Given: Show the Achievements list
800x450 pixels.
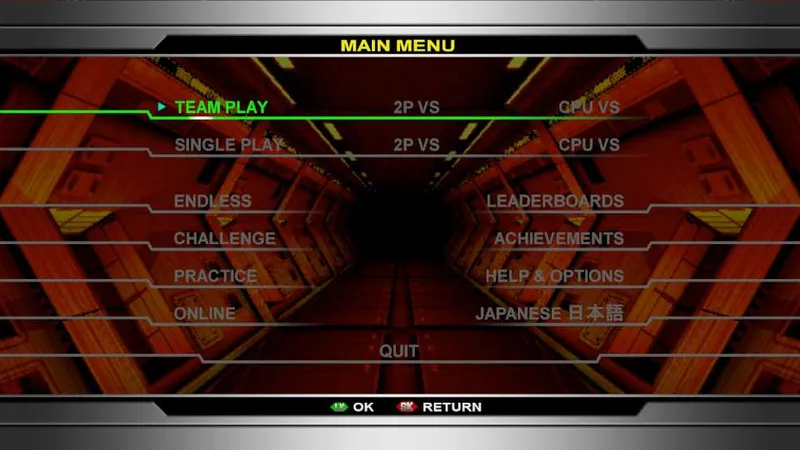Looking at the screenshot, I should coord(559,239).
